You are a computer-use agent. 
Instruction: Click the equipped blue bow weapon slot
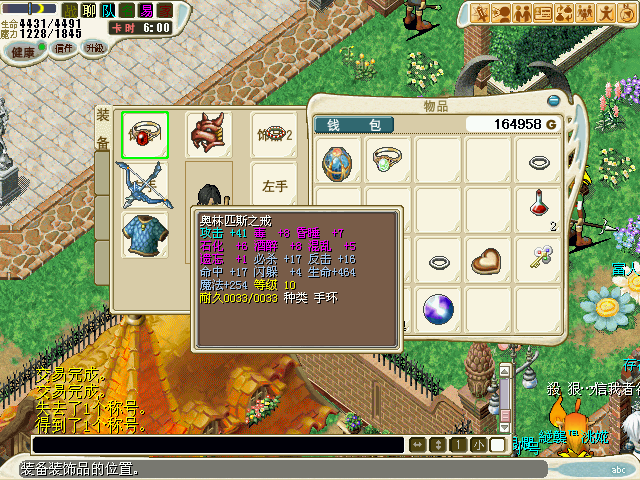145,184
